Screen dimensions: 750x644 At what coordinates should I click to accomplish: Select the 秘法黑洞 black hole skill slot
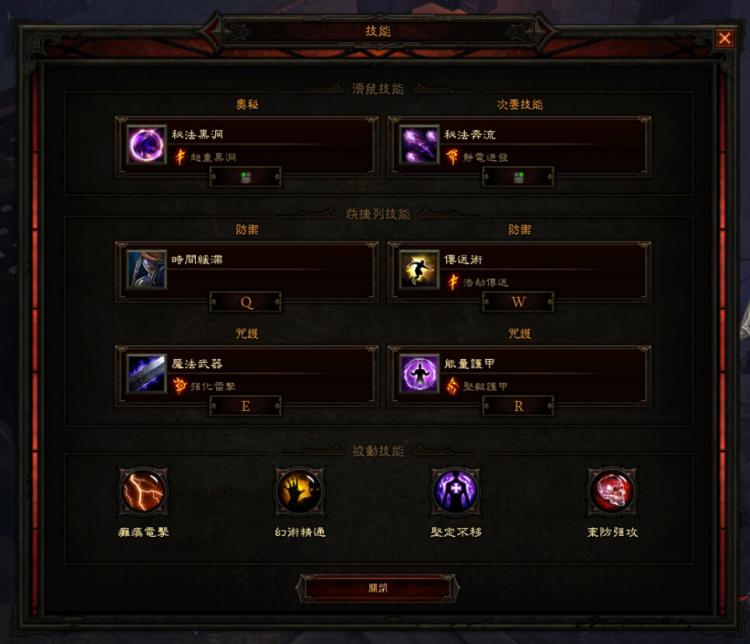[246, 146]
